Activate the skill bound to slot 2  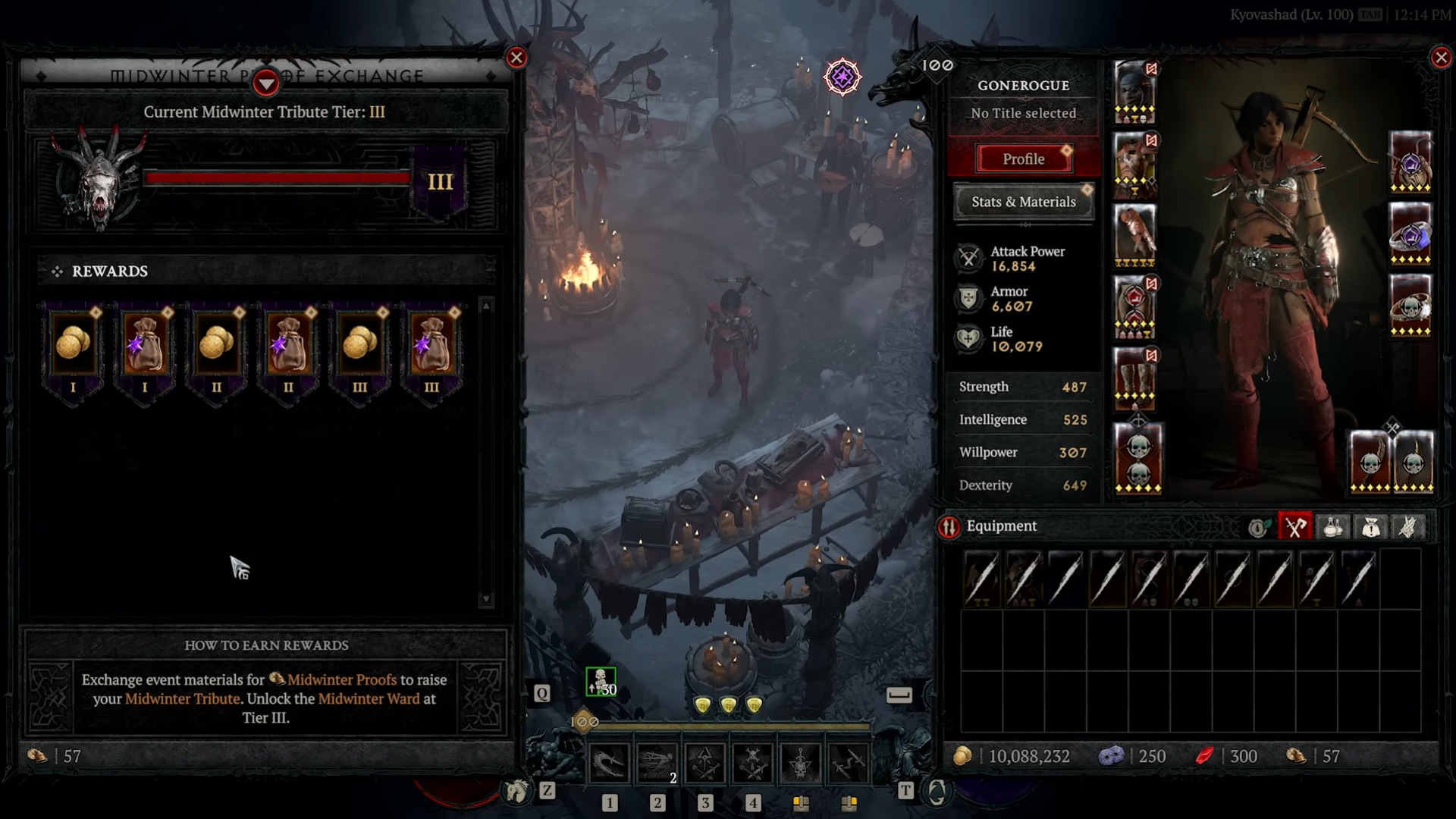[x=657, y=763]
